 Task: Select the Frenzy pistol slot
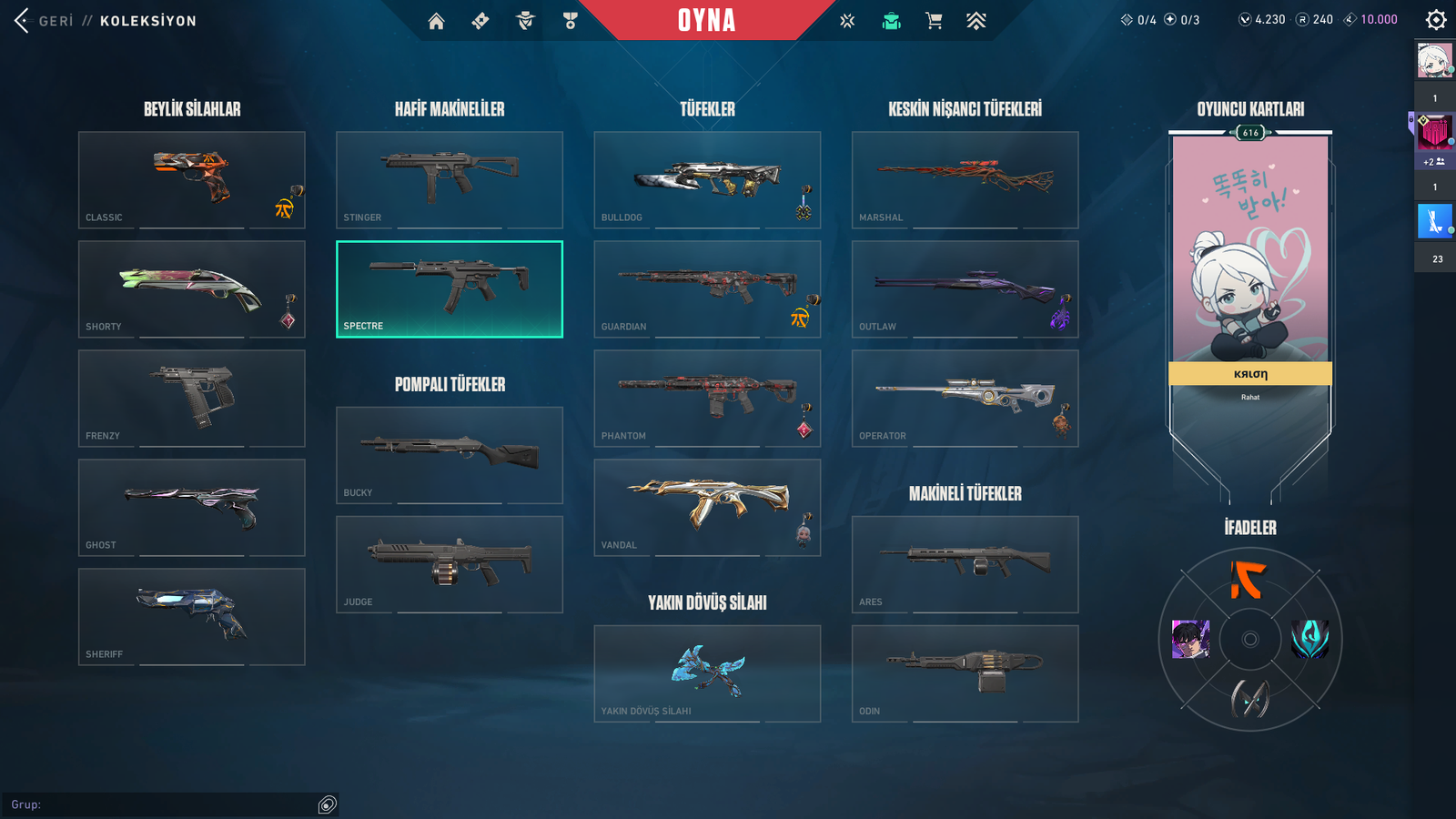(192, 398)
